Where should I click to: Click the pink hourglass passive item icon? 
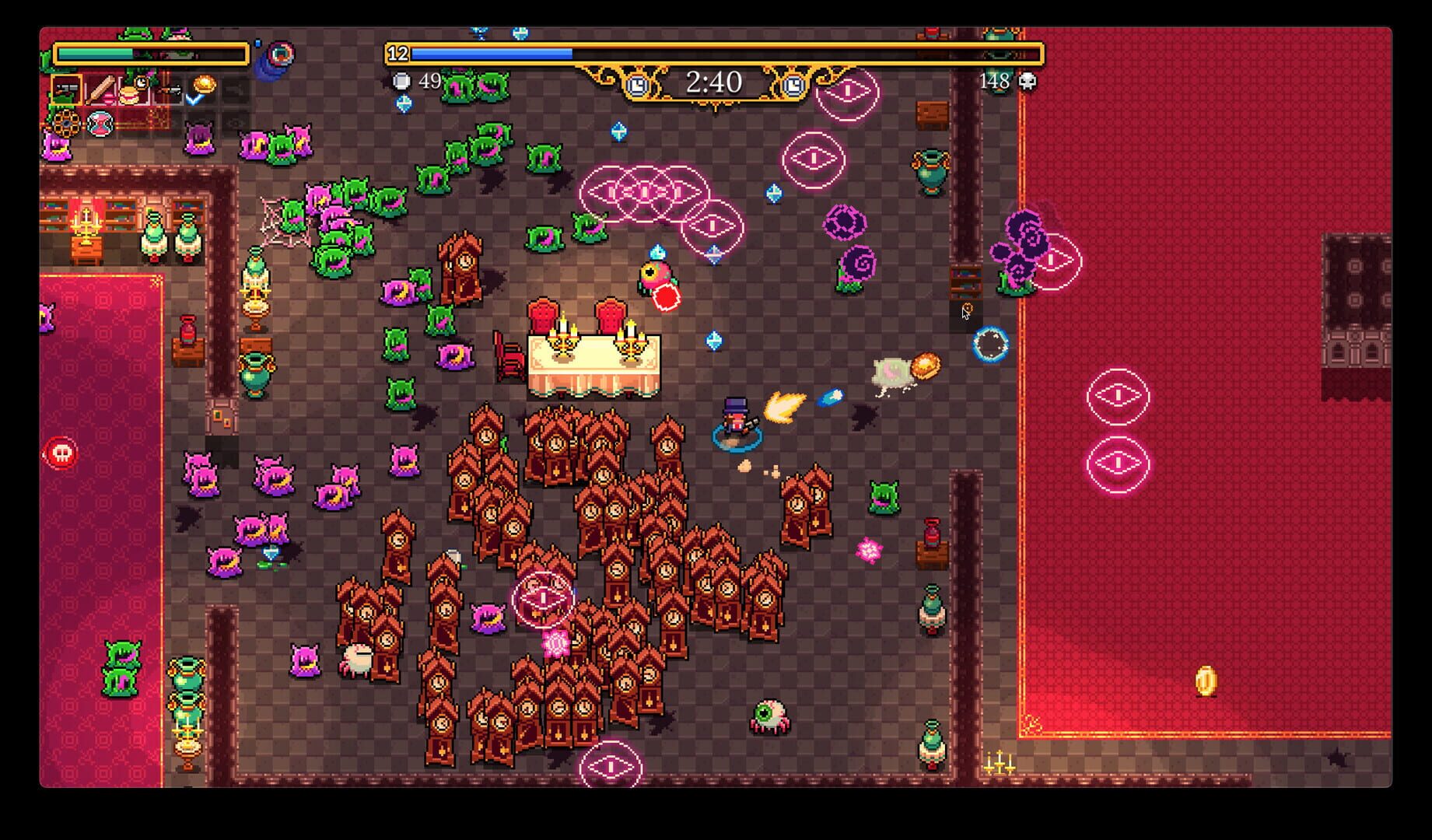pos(100,124)
